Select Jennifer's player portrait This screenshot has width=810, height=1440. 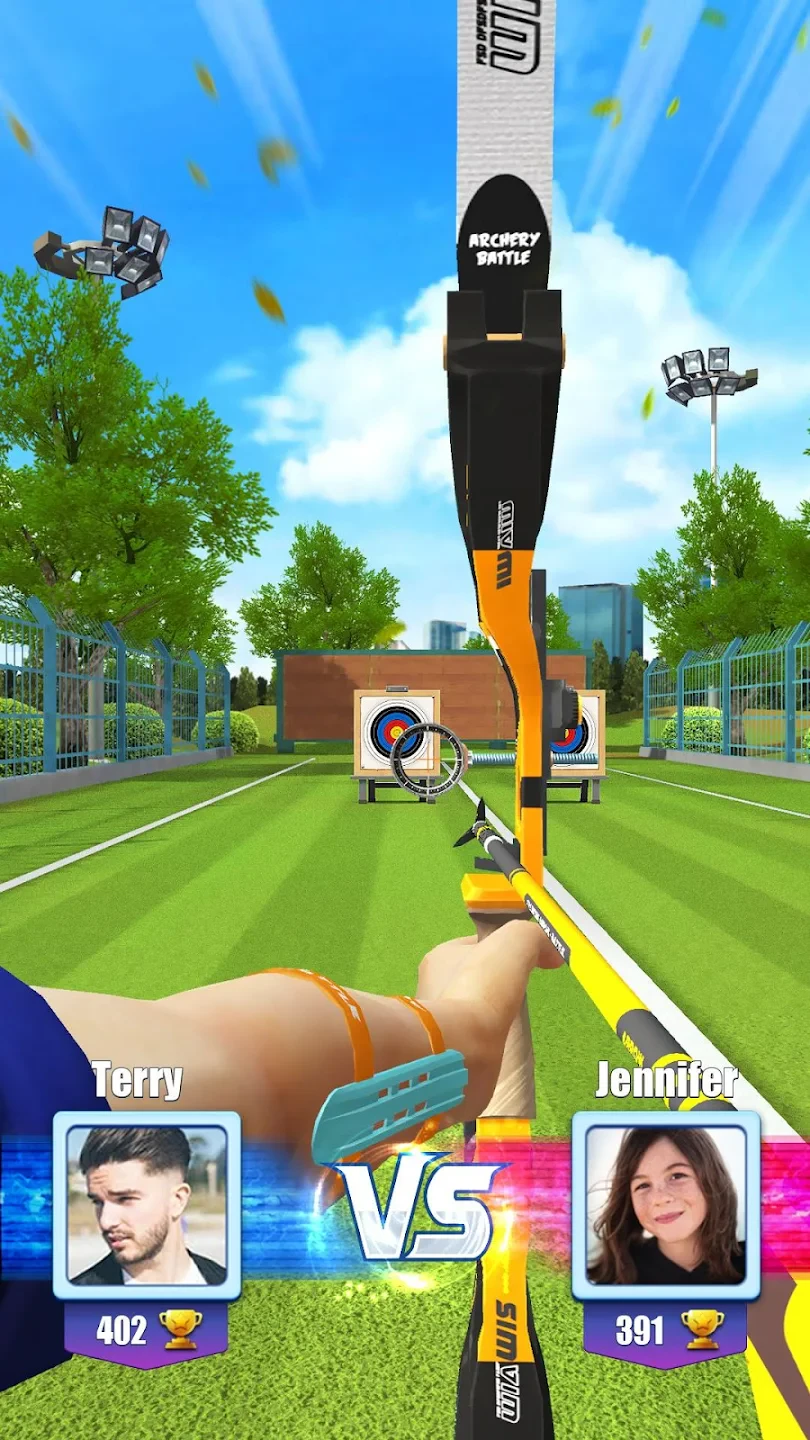coord(666,1205)
